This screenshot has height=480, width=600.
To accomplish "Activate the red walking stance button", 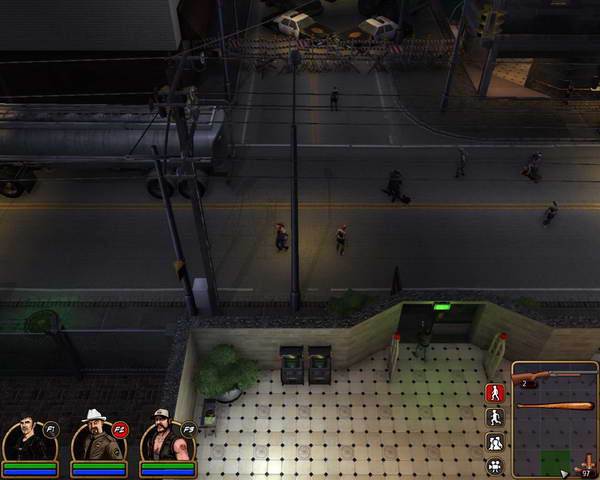I will point(494,393).
